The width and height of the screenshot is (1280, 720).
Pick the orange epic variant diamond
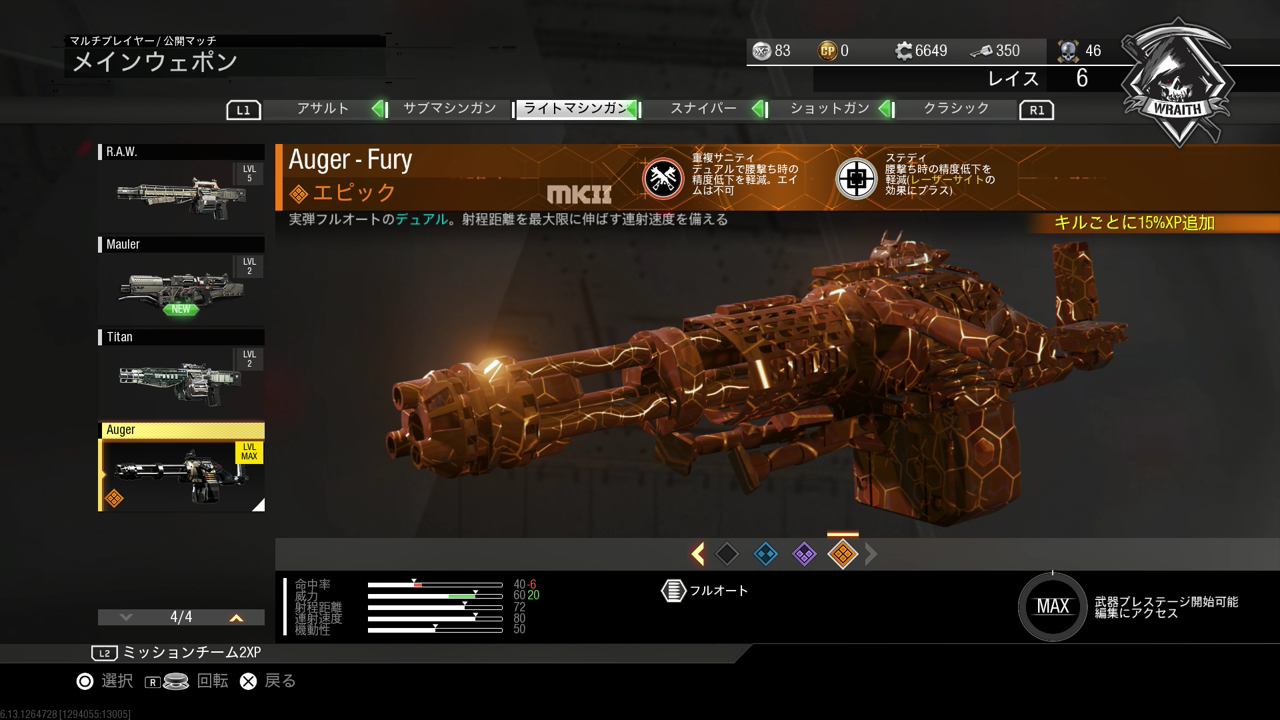tap(843, 554)
